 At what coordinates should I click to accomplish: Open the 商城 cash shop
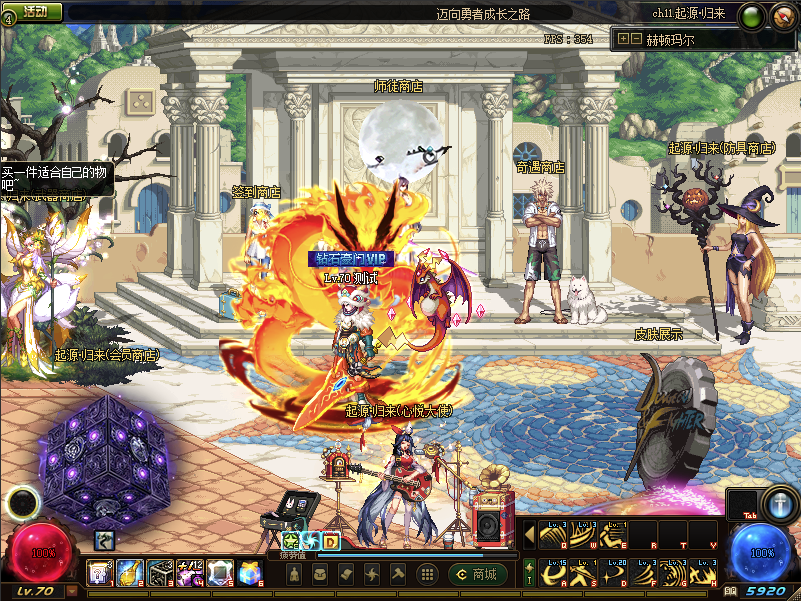pos(474,574)
